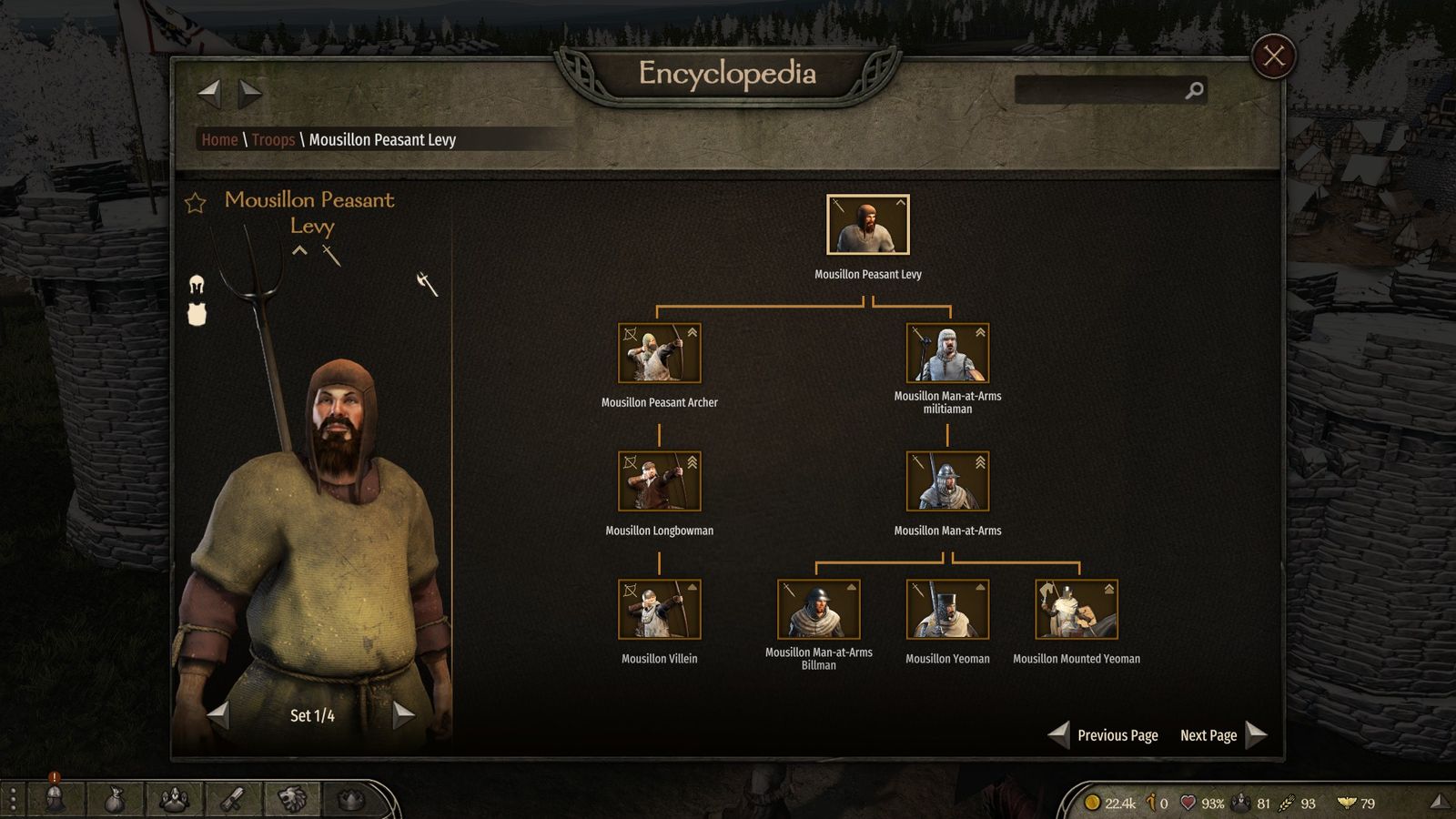Choose the Mousillon Man-at-Arms Billman troop
This screenshot has height=819, width=1456.
point(818,610)
